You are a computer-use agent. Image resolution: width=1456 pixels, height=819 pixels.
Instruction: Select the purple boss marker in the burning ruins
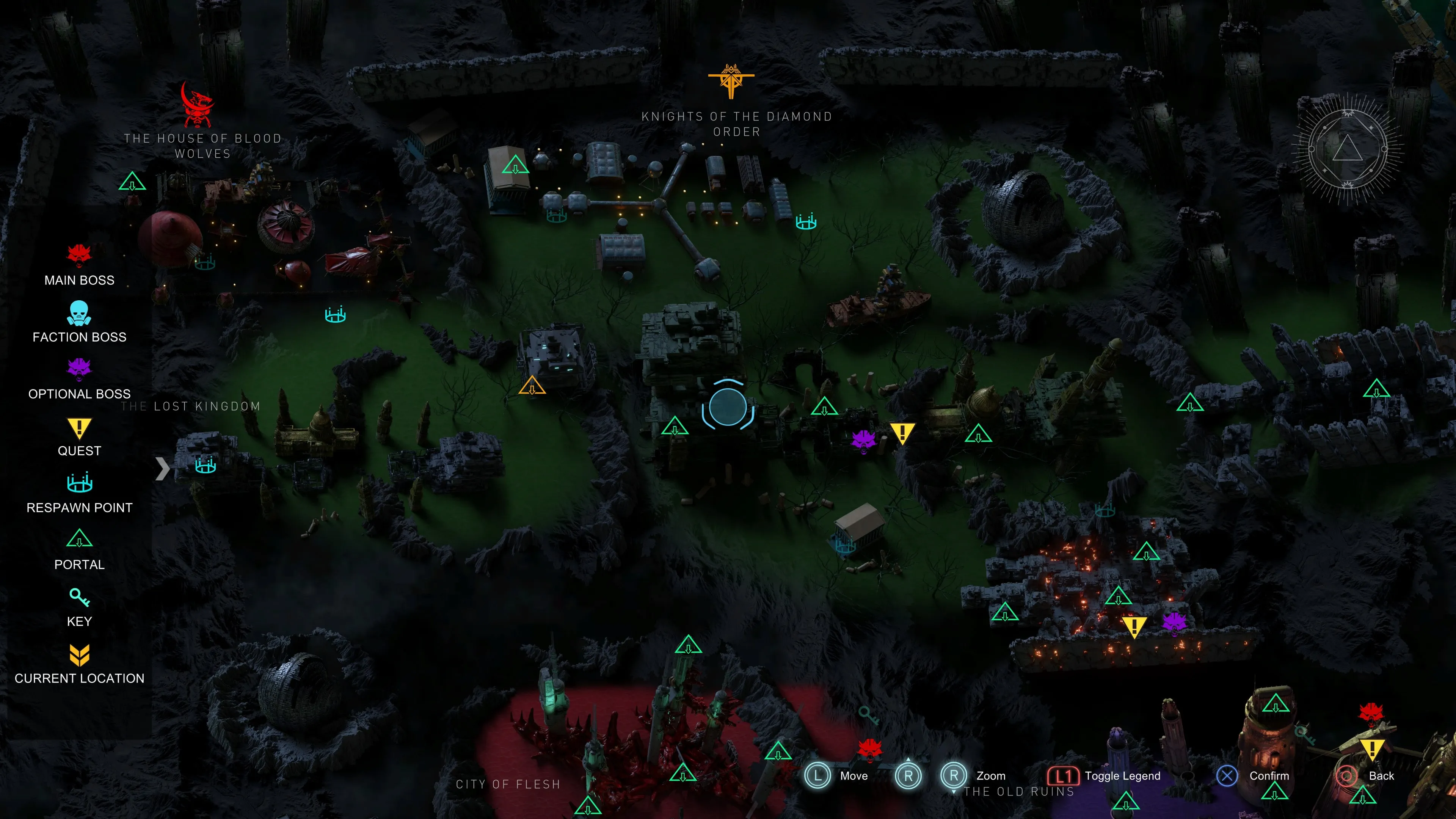pyautogui.click(x=1175, y=622)
